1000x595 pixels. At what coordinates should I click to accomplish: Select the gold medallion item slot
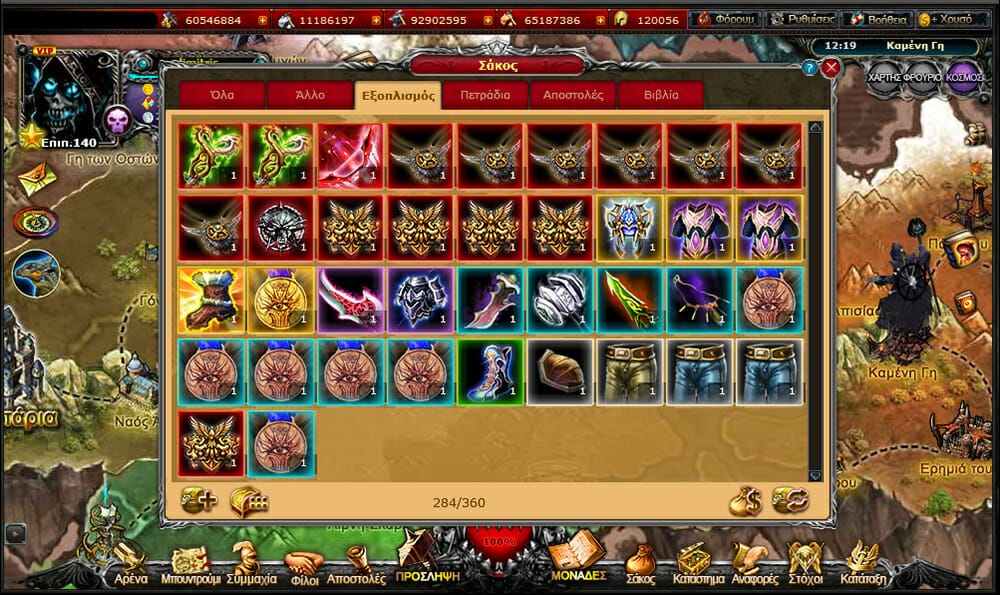[280, 299]
